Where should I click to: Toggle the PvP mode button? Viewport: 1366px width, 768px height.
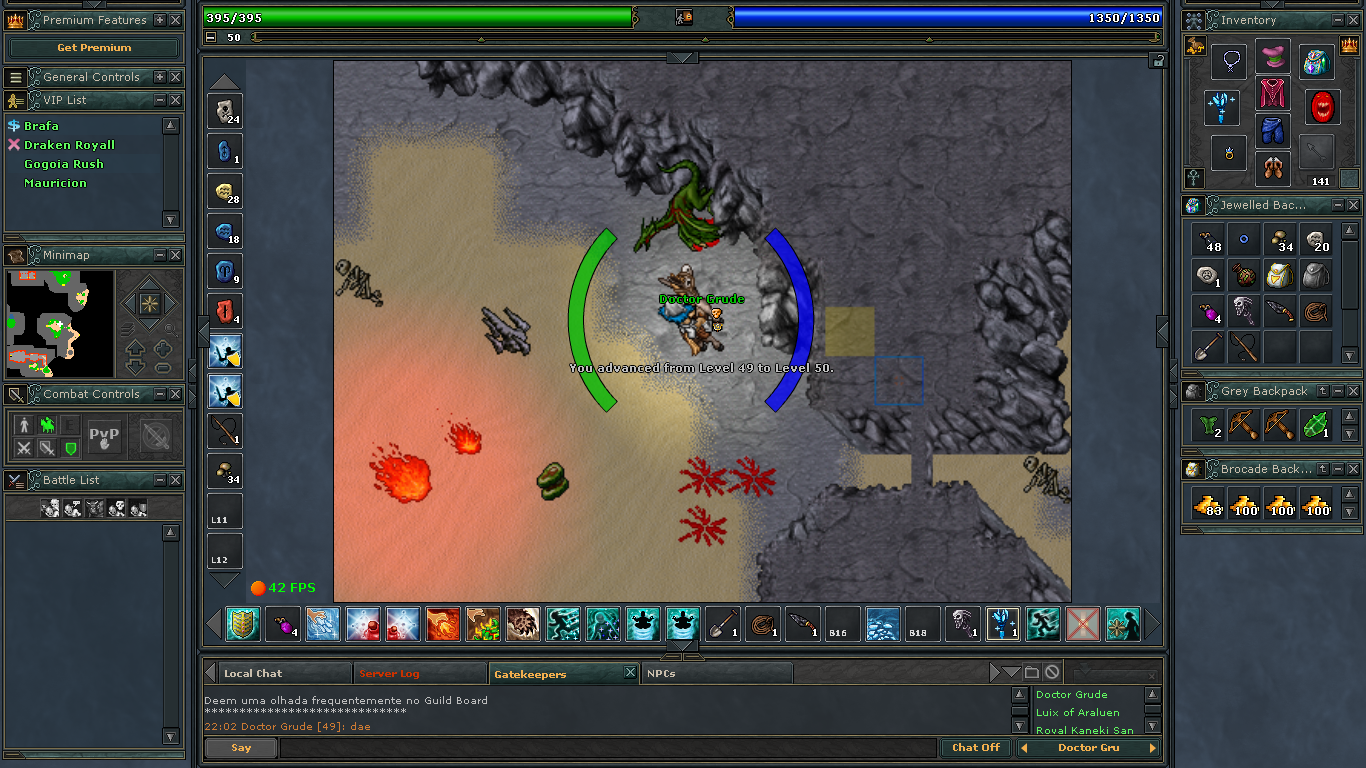point(105,436)
